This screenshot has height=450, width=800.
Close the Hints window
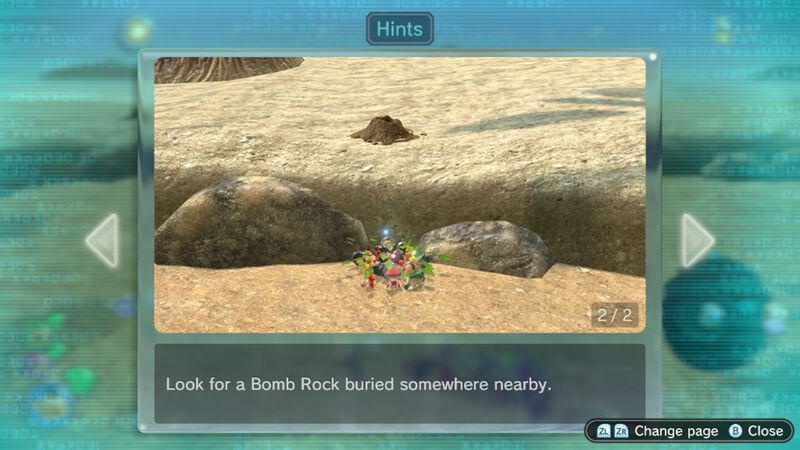pos(755,431)
